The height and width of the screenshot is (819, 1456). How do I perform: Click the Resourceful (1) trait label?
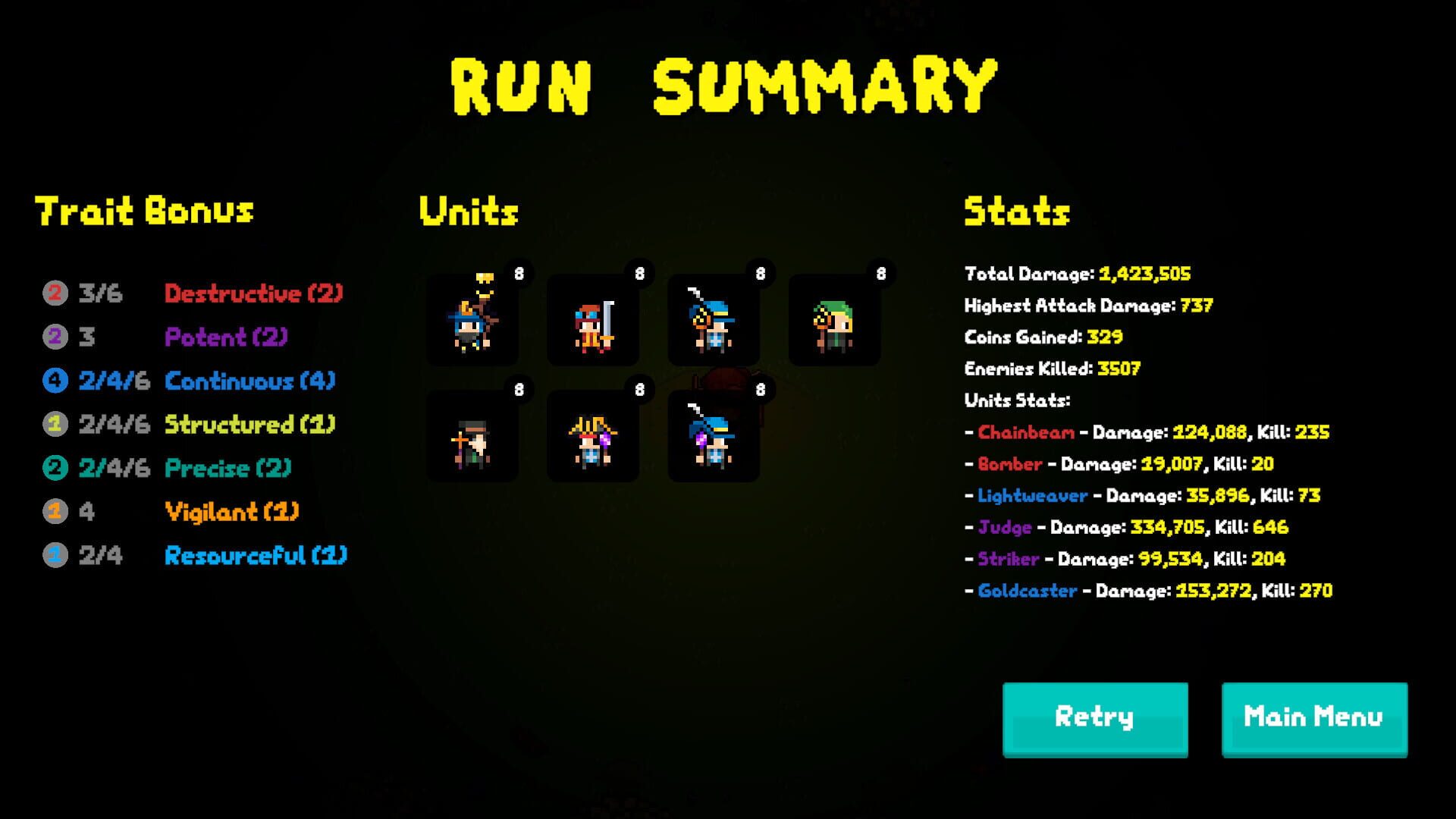click(x=256, y=556)
